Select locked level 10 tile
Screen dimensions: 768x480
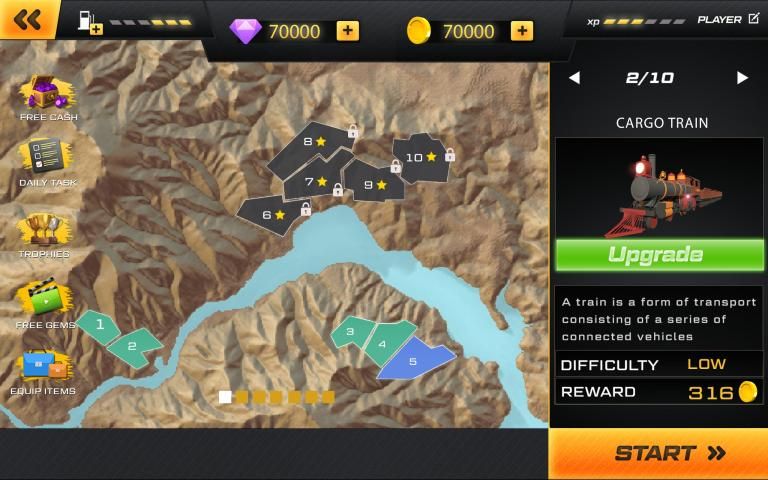[x=418, y=158]
